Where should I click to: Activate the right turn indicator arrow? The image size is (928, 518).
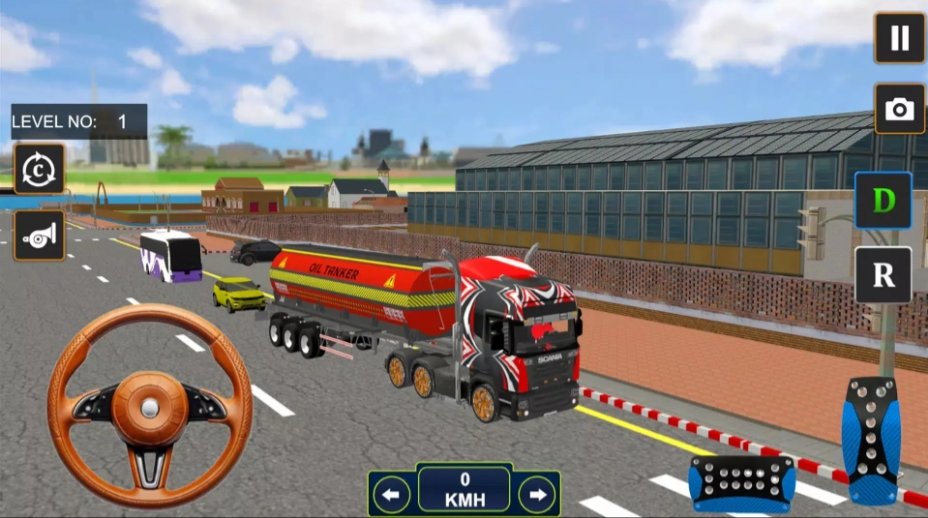[x=537, y=493]
